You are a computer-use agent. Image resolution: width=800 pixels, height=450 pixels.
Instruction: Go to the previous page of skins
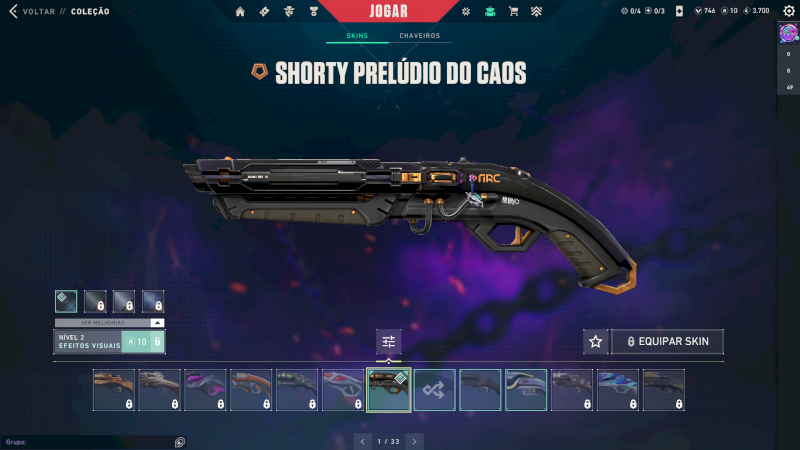(x=363, y=441)
